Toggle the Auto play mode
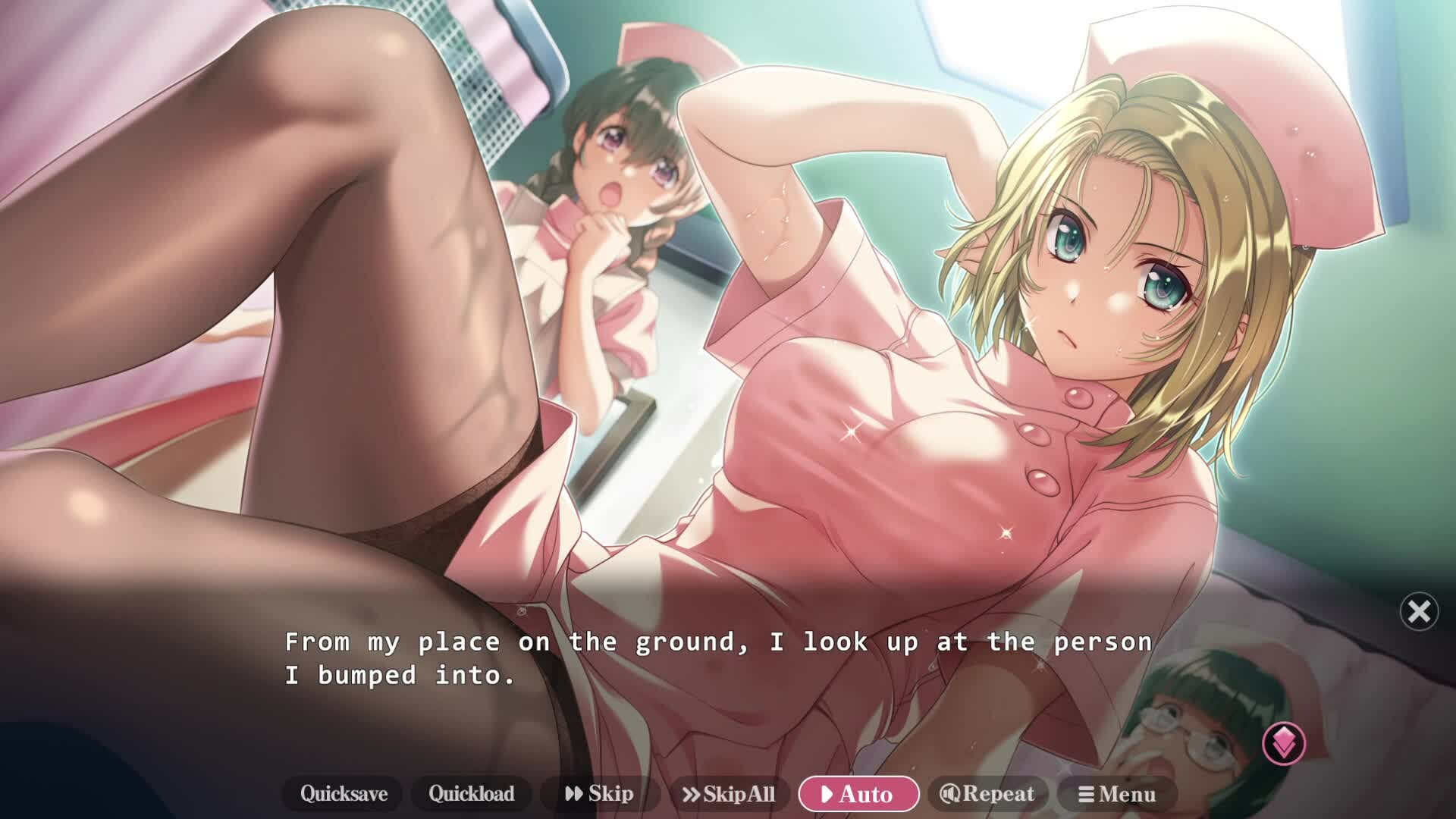Image resolution: width=1456 pixels, height=819 pixels. (x=858, y=794)
